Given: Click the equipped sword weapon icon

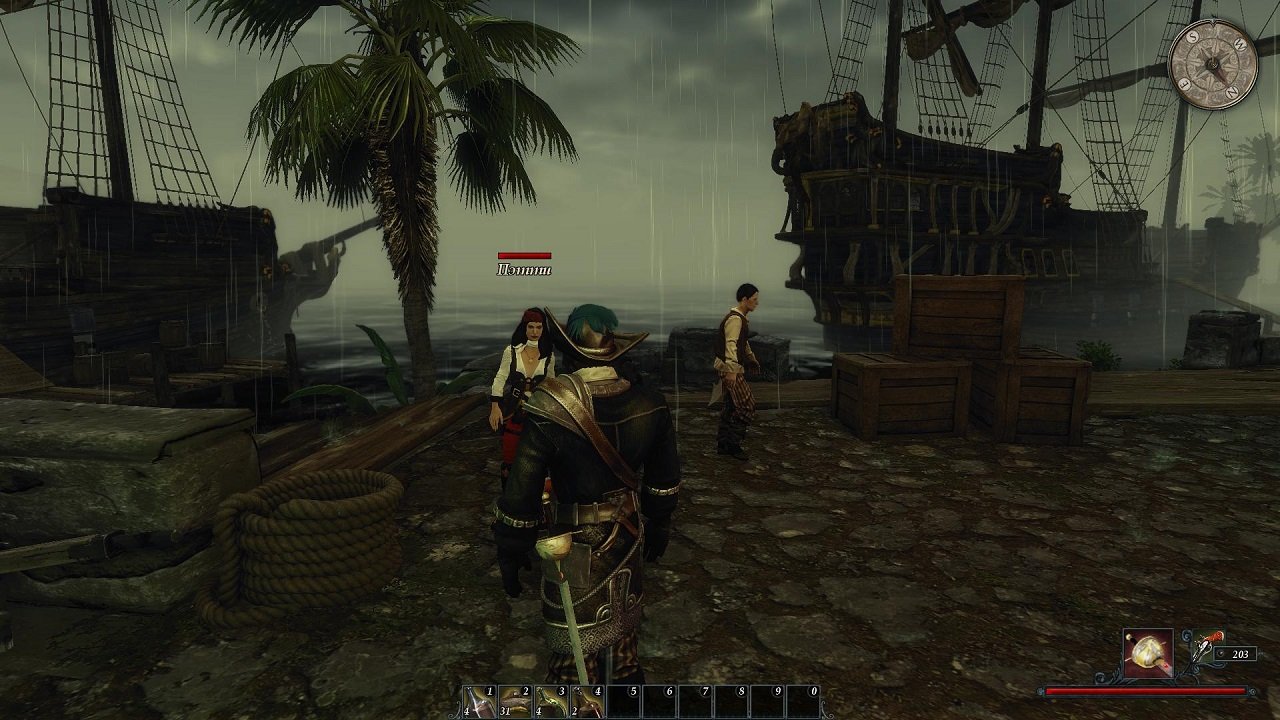Looking at the screenshot, I should tap(1148, 655).
